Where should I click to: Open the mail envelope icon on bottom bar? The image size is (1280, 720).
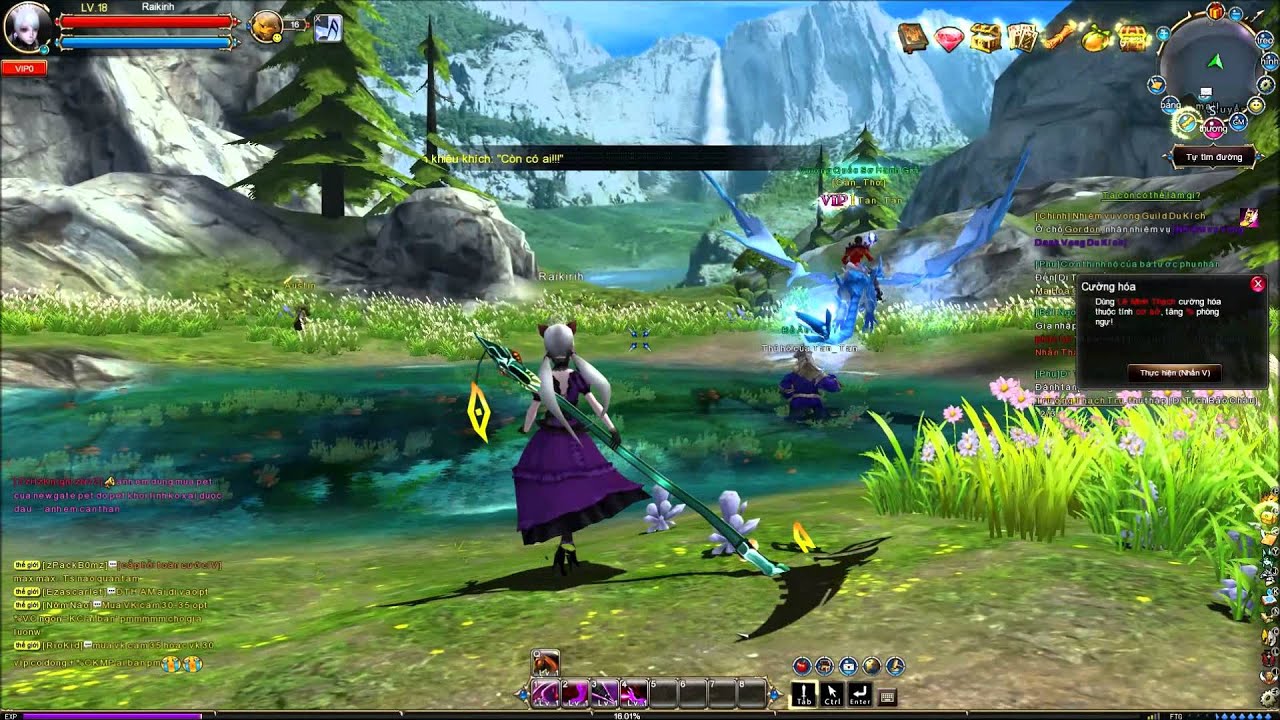tap(848, 665)
